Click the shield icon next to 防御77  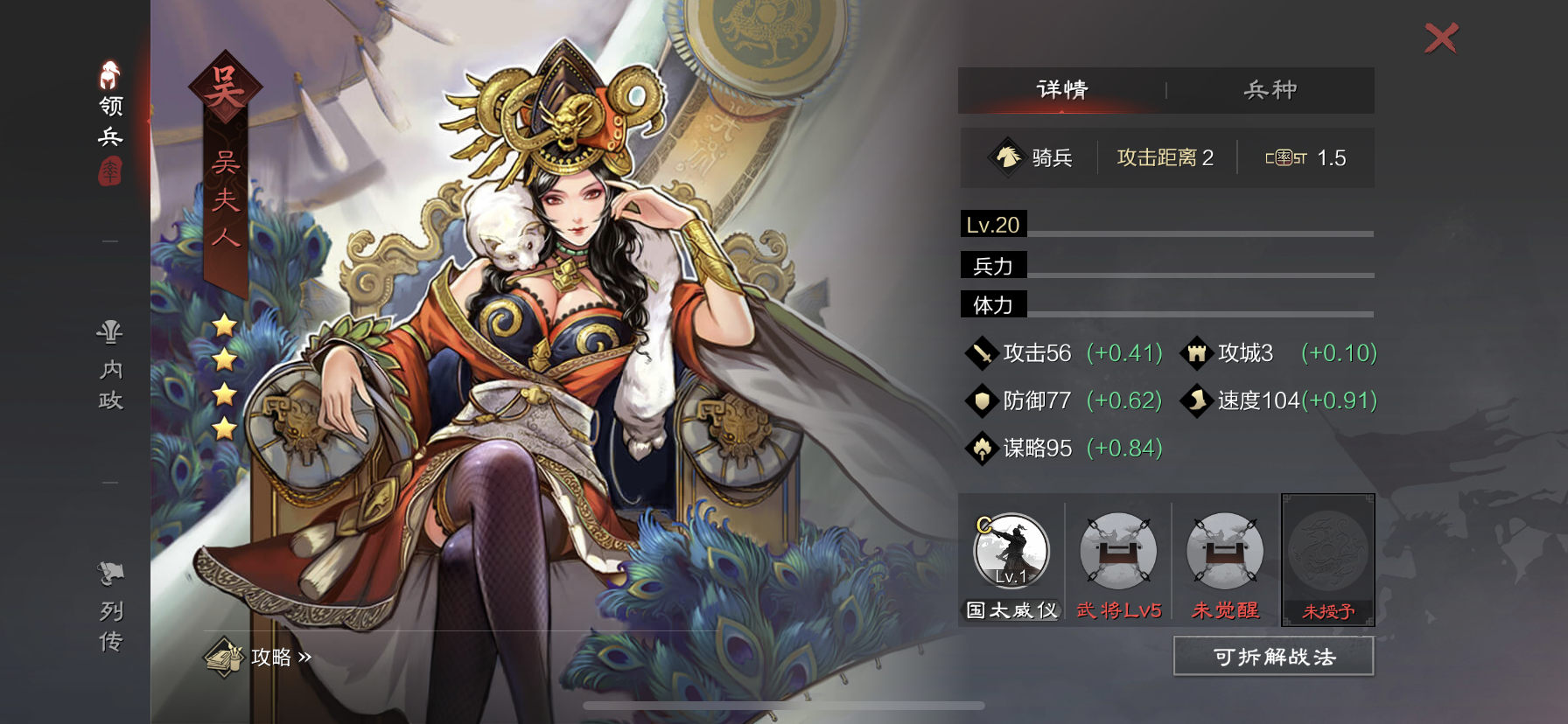(981, 400)
